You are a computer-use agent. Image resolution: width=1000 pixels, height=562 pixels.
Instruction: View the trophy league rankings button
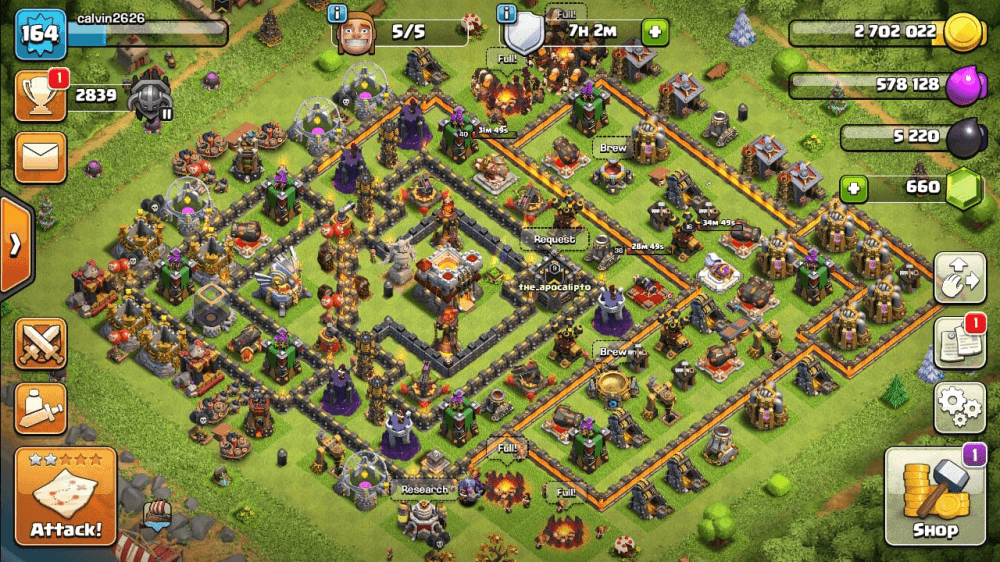coord(41,96)
